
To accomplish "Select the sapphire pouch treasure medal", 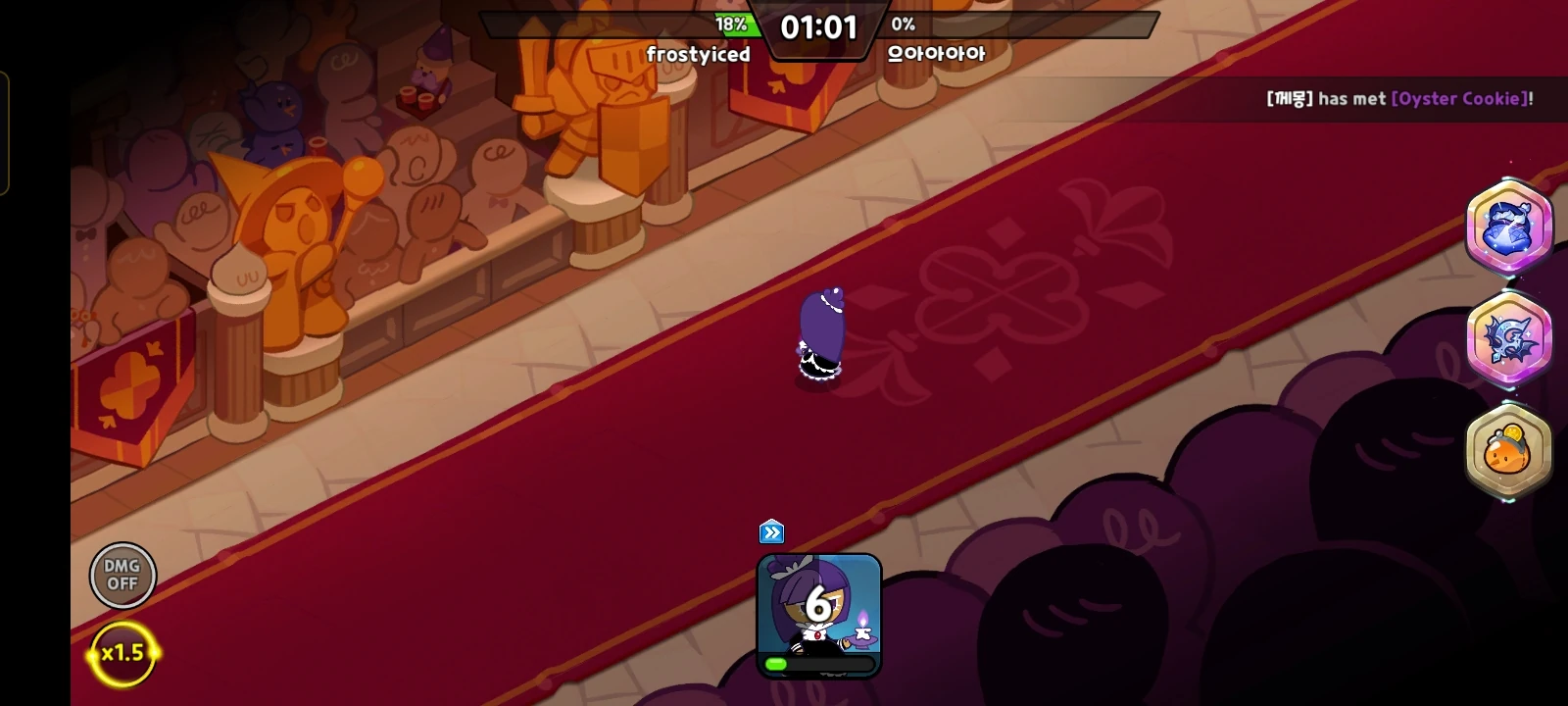I will click(x=1509, y=227).
